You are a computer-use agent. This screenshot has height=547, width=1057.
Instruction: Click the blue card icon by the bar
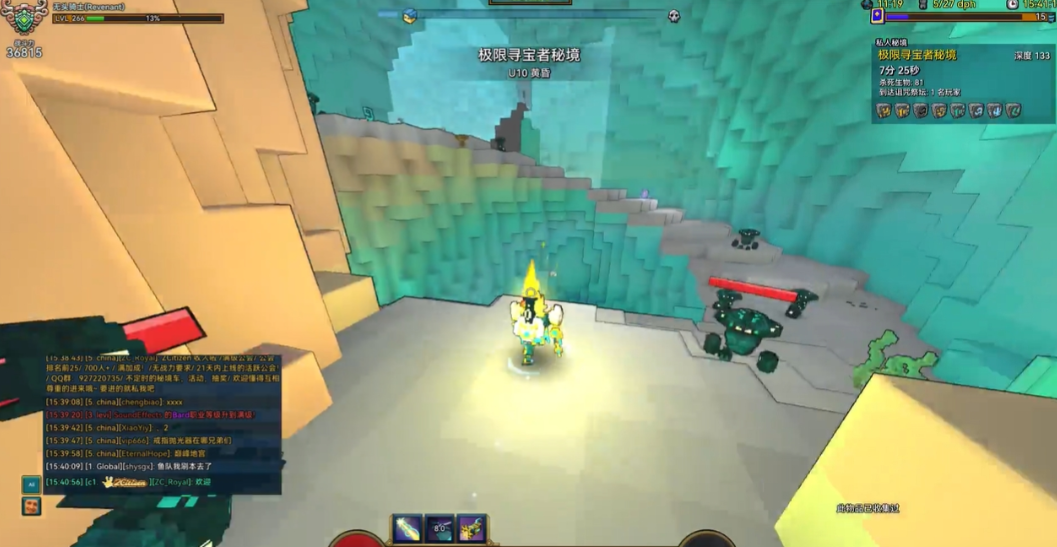877,16
